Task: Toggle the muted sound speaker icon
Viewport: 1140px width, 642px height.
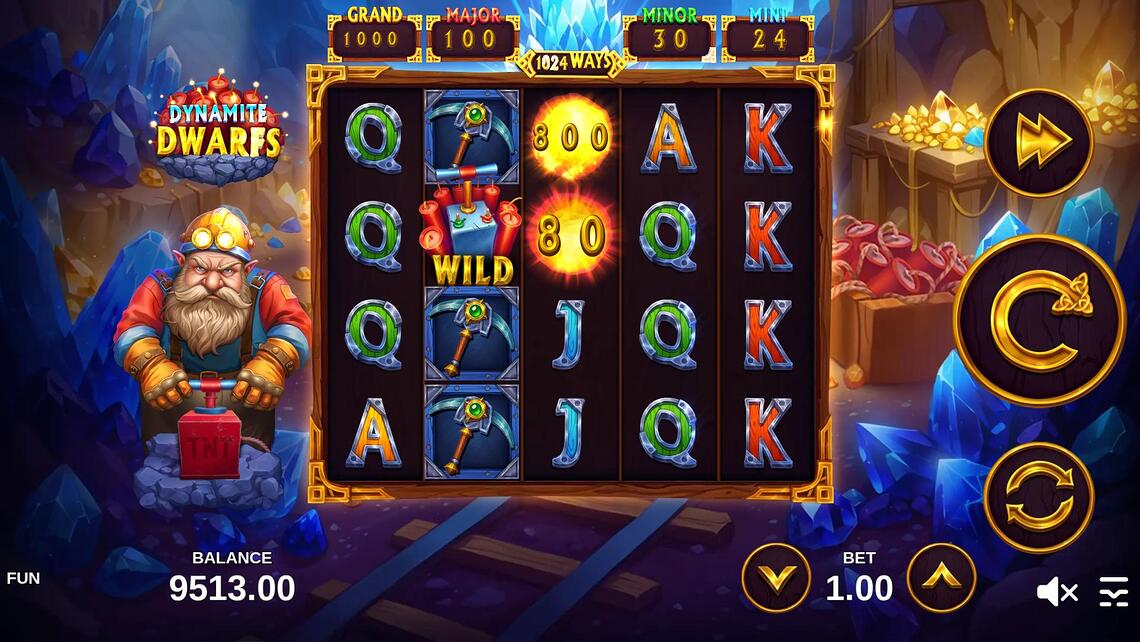Action: click(1056, 592)
